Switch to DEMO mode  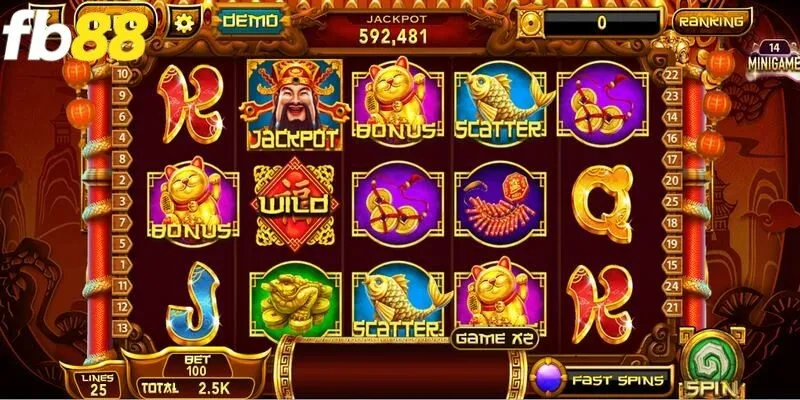pyautogui.click(x=251, y=20)
